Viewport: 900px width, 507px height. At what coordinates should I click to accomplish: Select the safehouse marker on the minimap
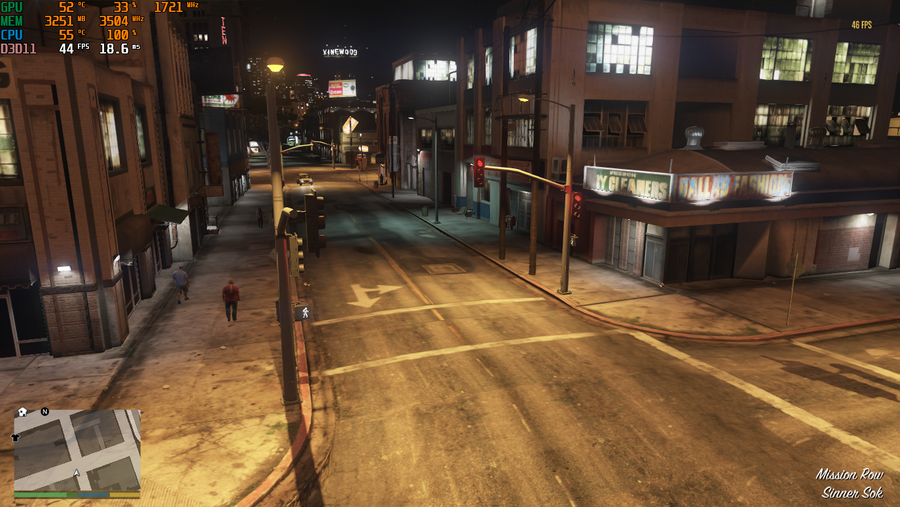click(21, 413)
